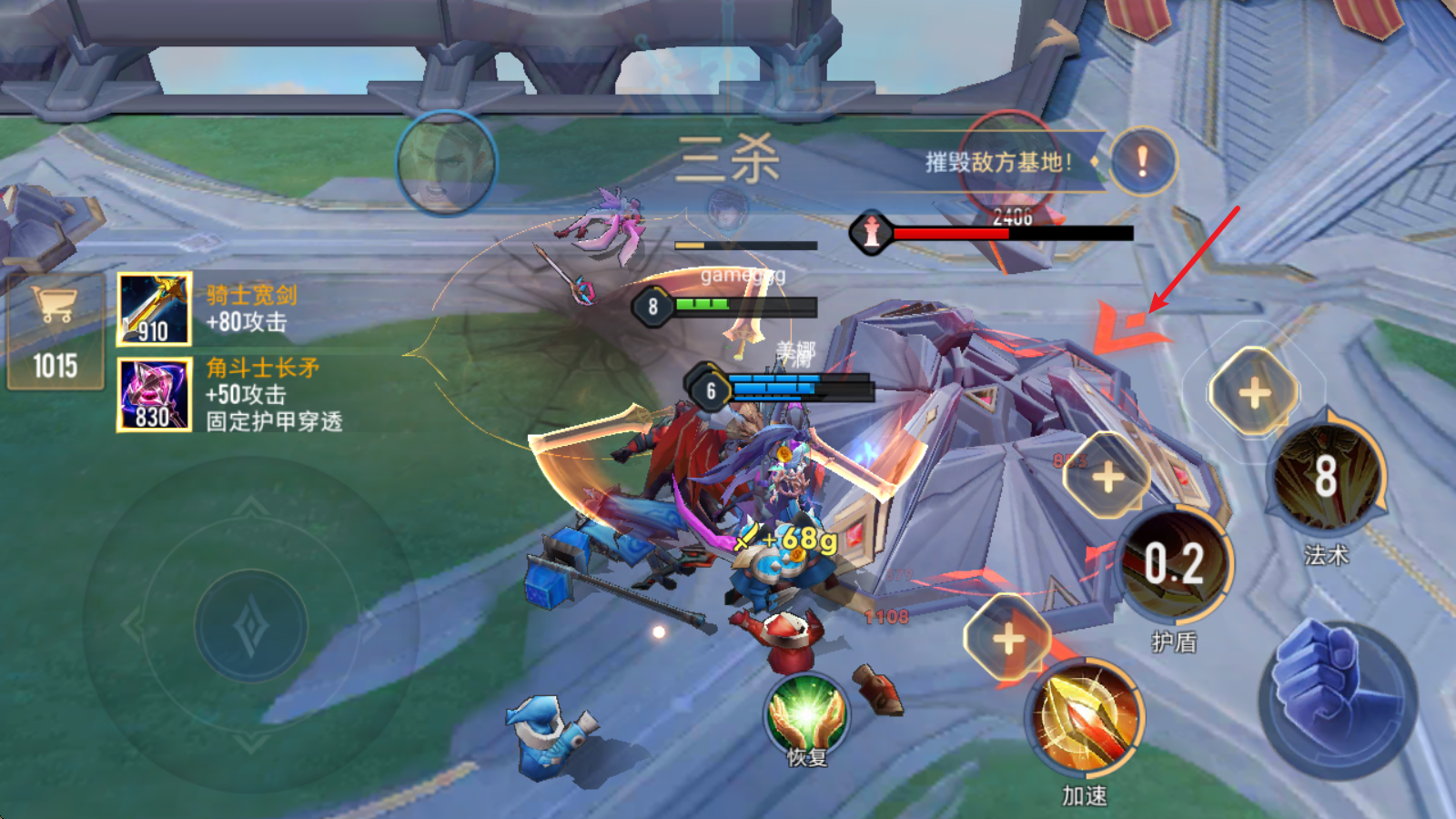Image resolution: width=1456 pixels, height=819 pixels.
Task: Cast the 护盾 shield skill
Action: [x=1174, y=564]
